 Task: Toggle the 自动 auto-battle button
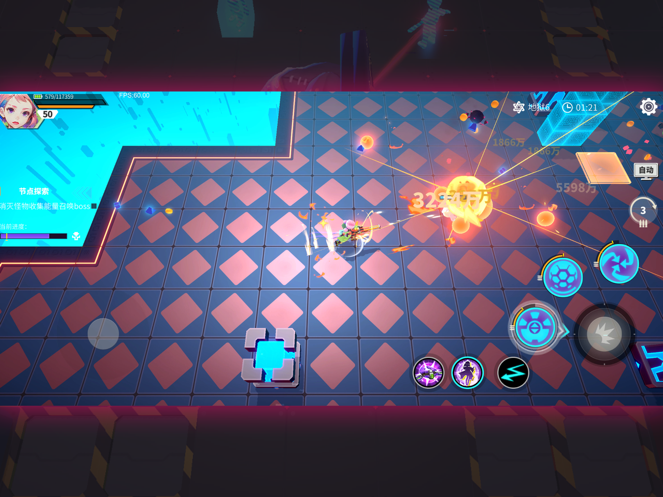click(x=646, y=170)
